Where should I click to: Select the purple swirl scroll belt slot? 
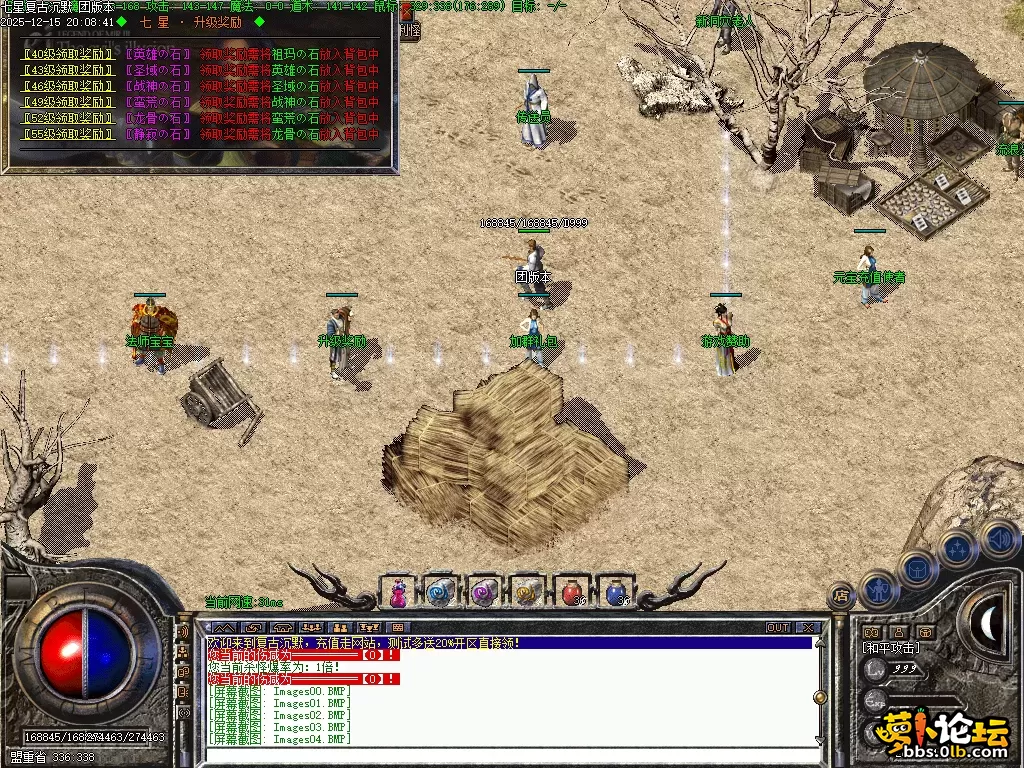pos(485,593)
